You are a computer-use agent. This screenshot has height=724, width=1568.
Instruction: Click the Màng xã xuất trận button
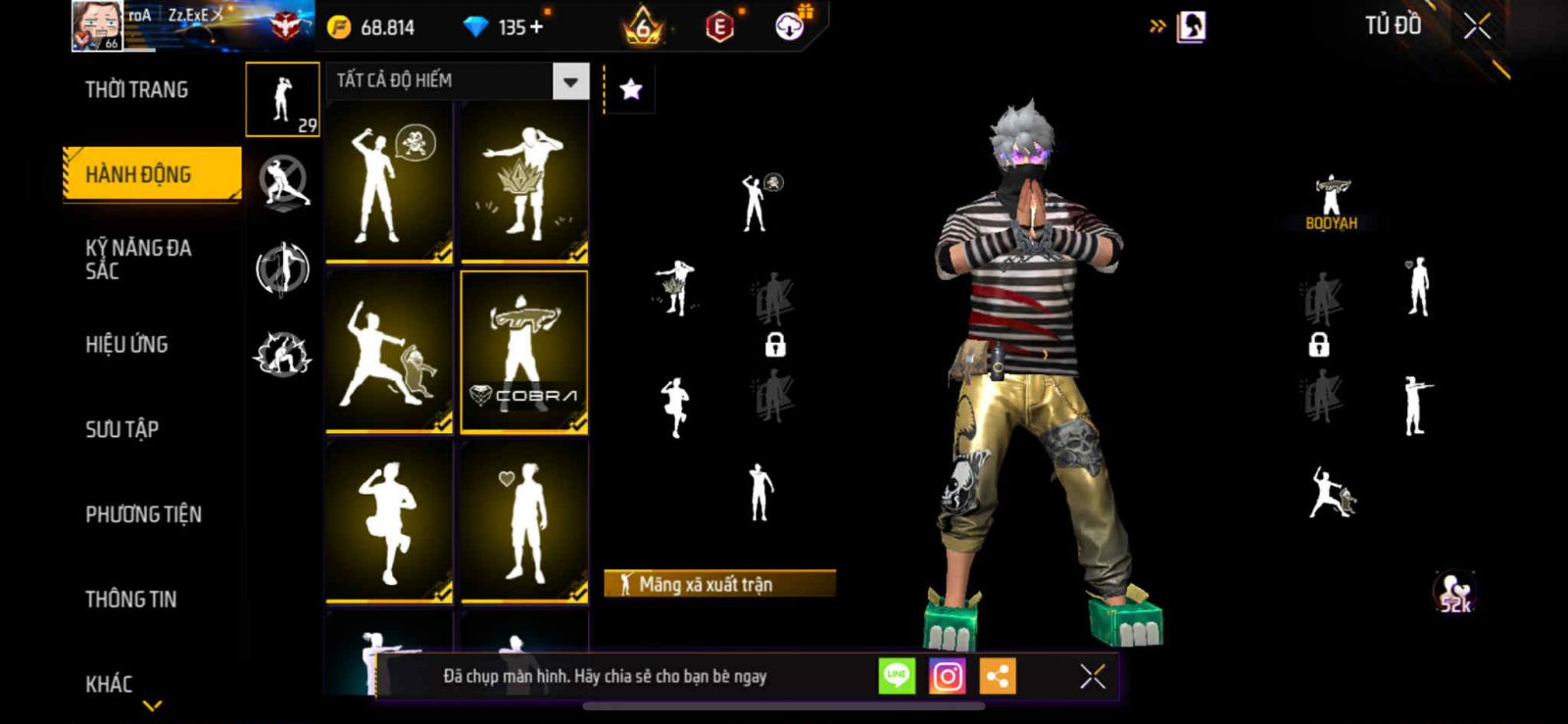719,584
